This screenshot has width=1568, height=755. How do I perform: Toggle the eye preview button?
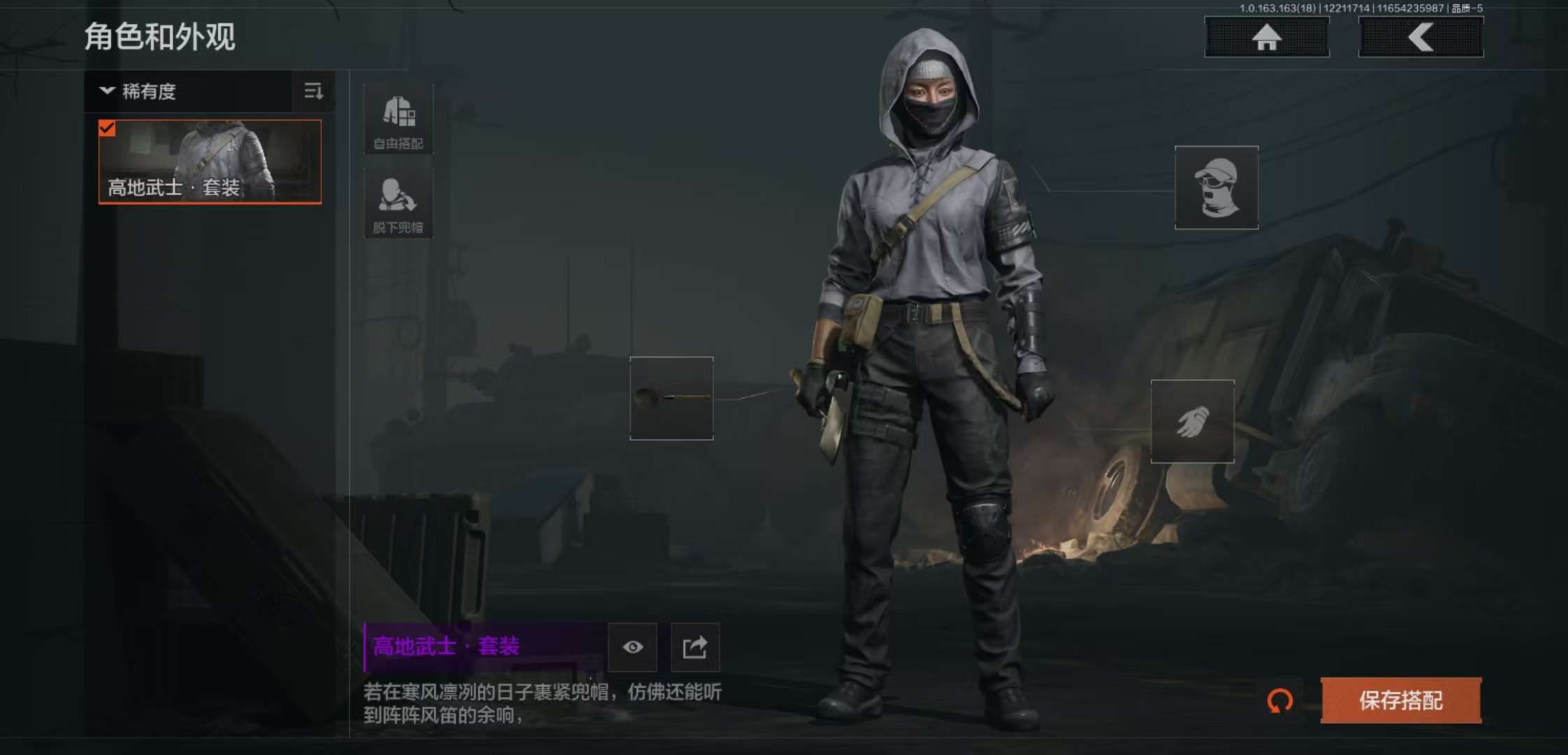click(632, 647)
